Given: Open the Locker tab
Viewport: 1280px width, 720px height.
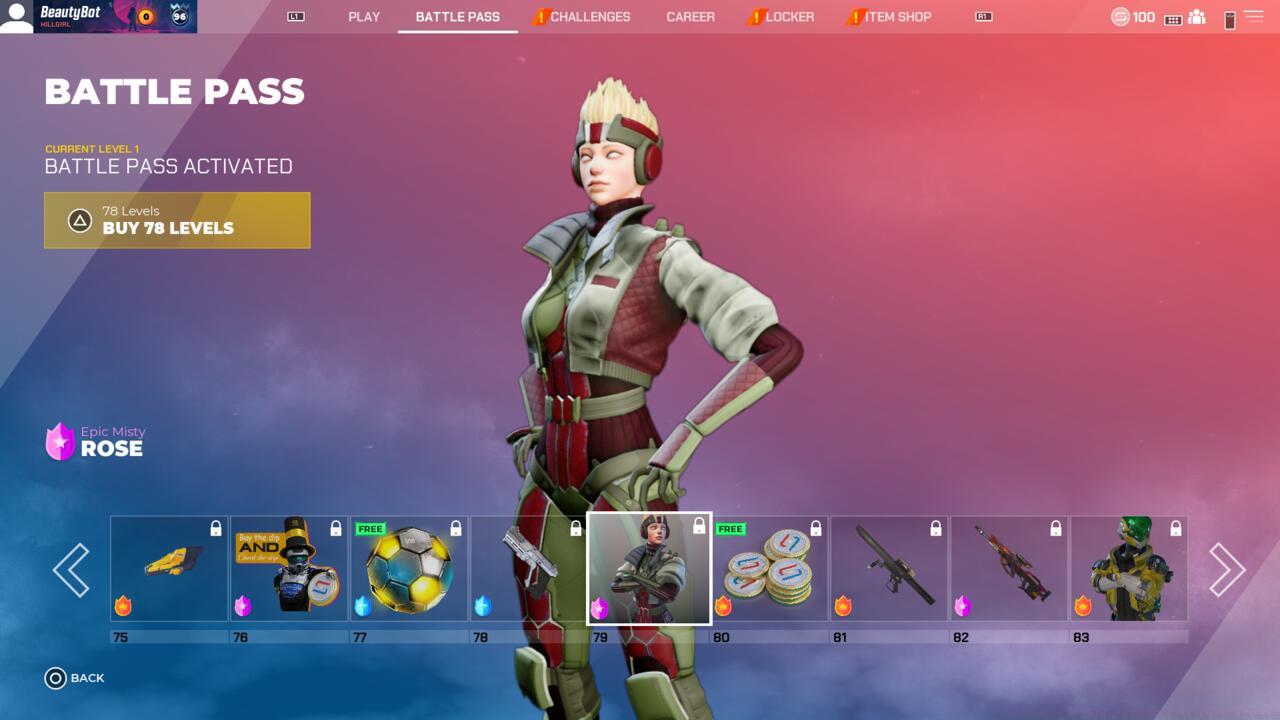Looking at the screenshot, I should [x=789, y=17].
